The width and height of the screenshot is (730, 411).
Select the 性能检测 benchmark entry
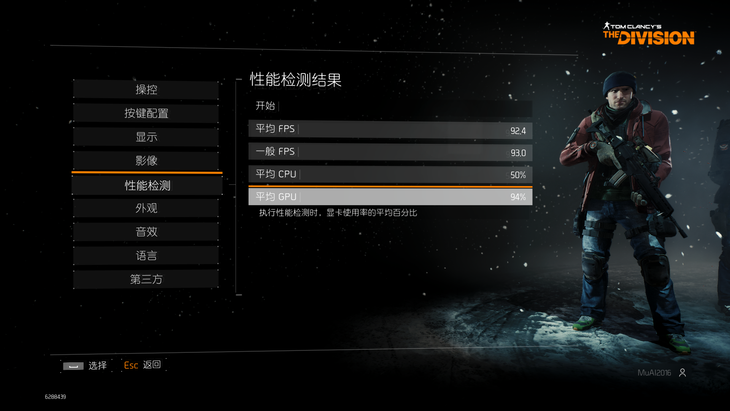click(146, 186)
